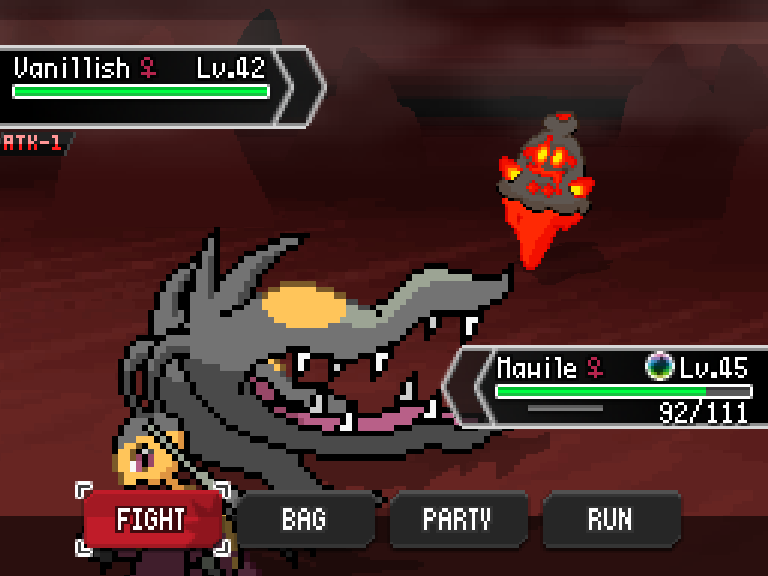The image size is (768, 576).
Task: Choose RUN to flee the battle
Action: tap(609, 519)
